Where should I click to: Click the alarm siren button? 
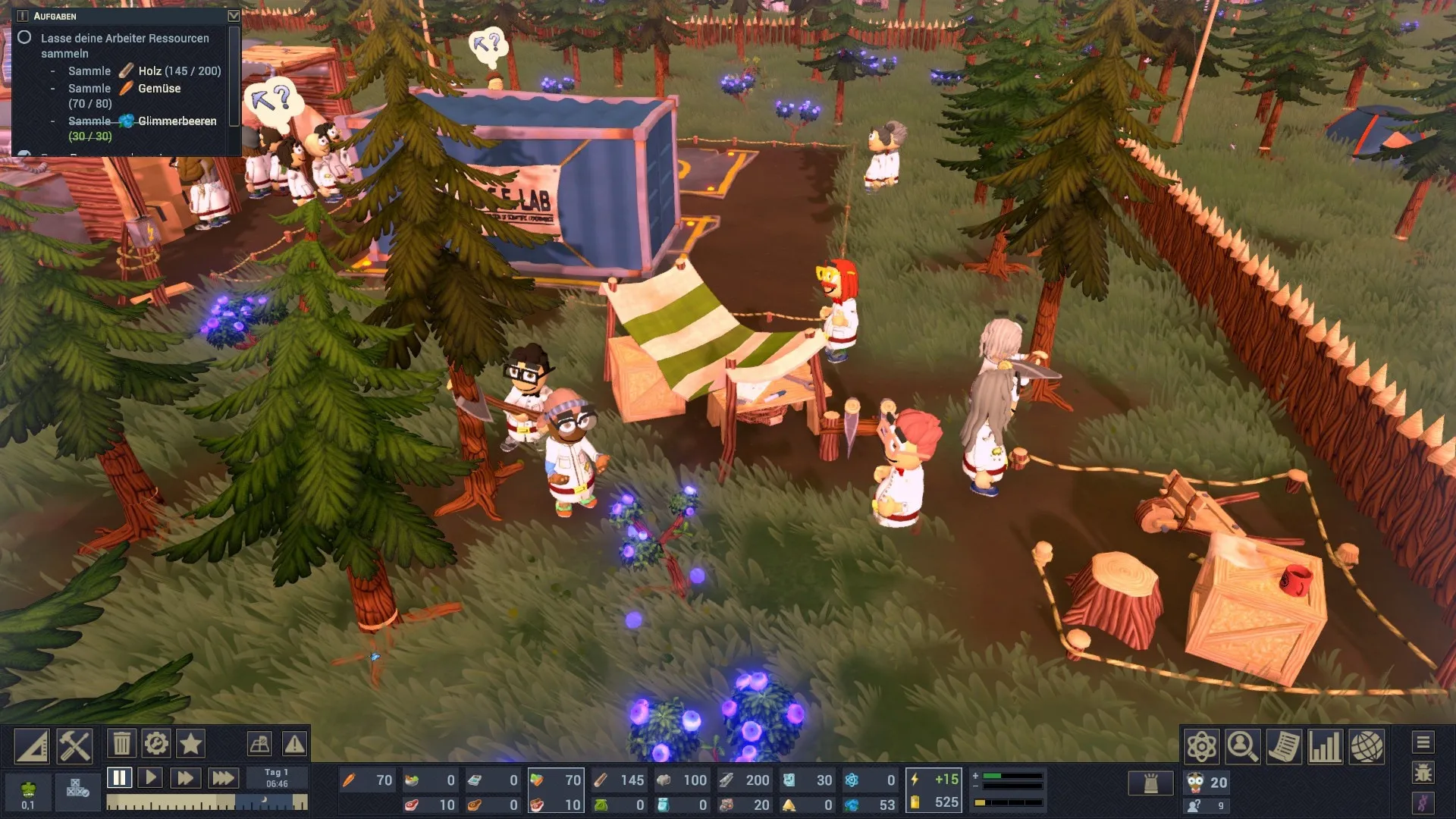click(1150, 783)
